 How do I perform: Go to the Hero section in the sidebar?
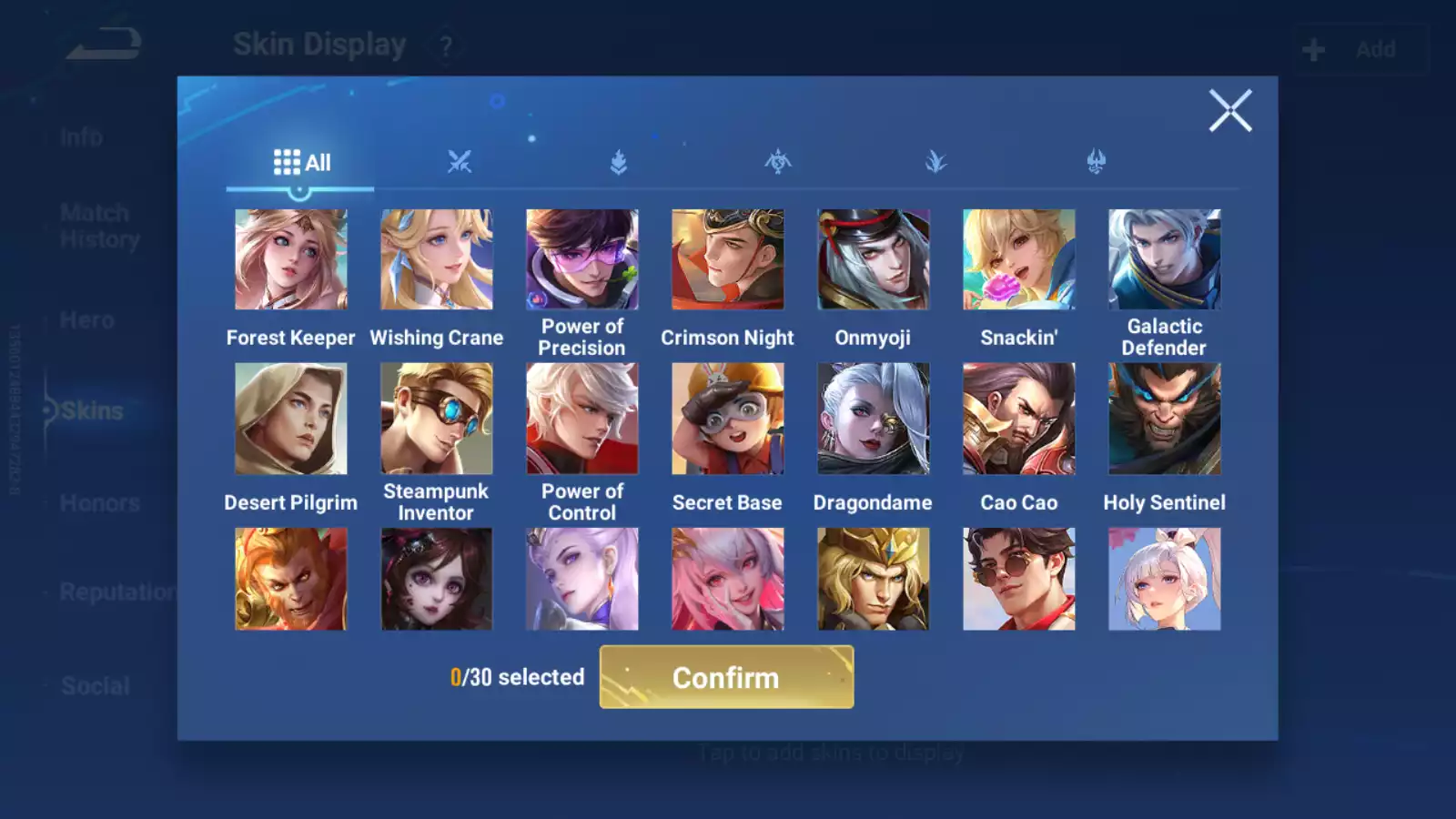coord(86,319)
